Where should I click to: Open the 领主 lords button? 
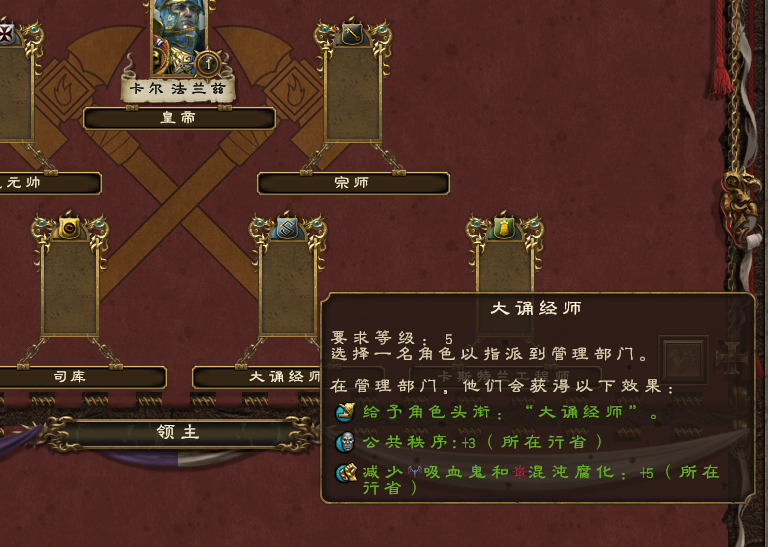178,434
